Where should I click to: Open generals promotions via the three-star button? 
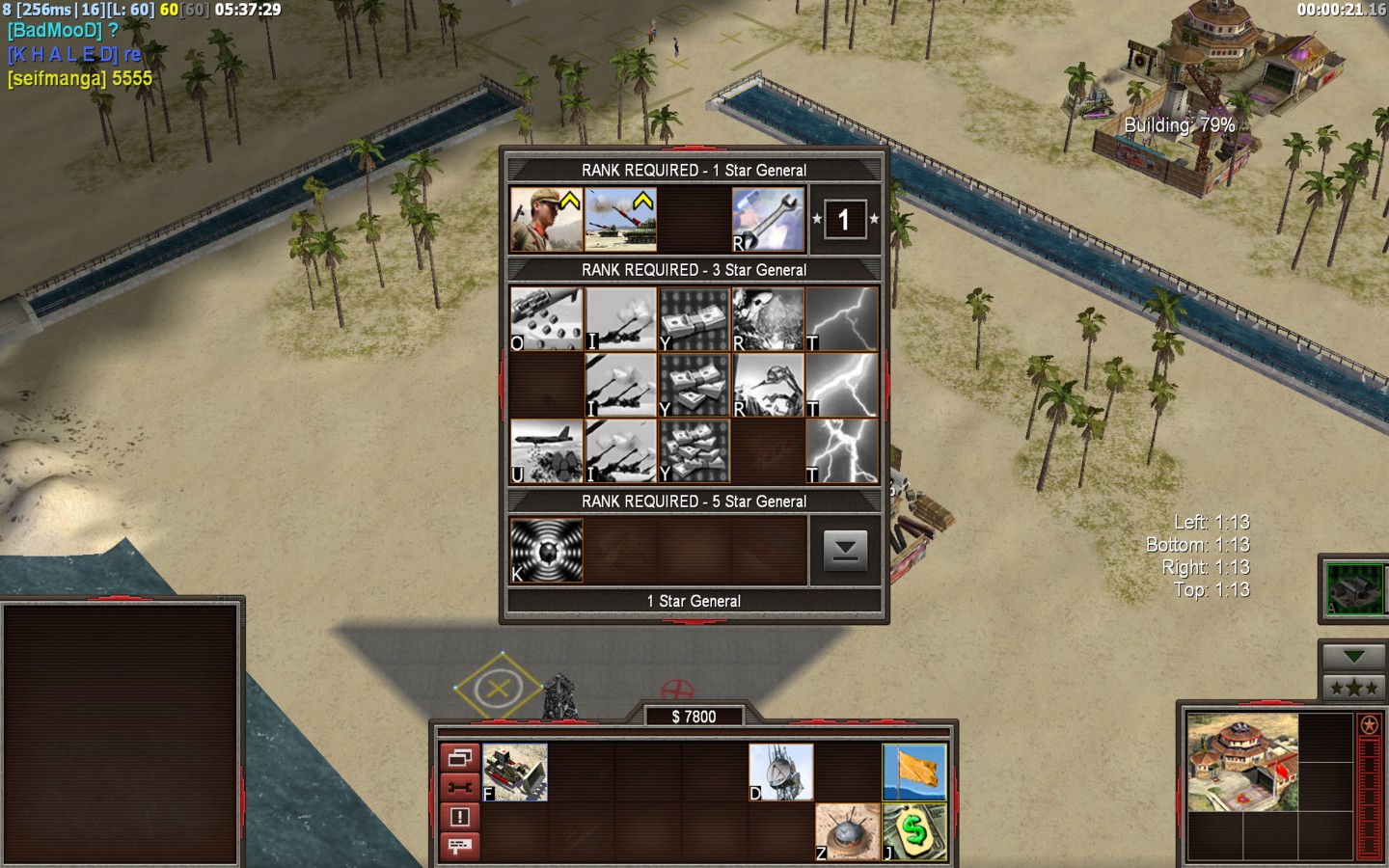1353,688
